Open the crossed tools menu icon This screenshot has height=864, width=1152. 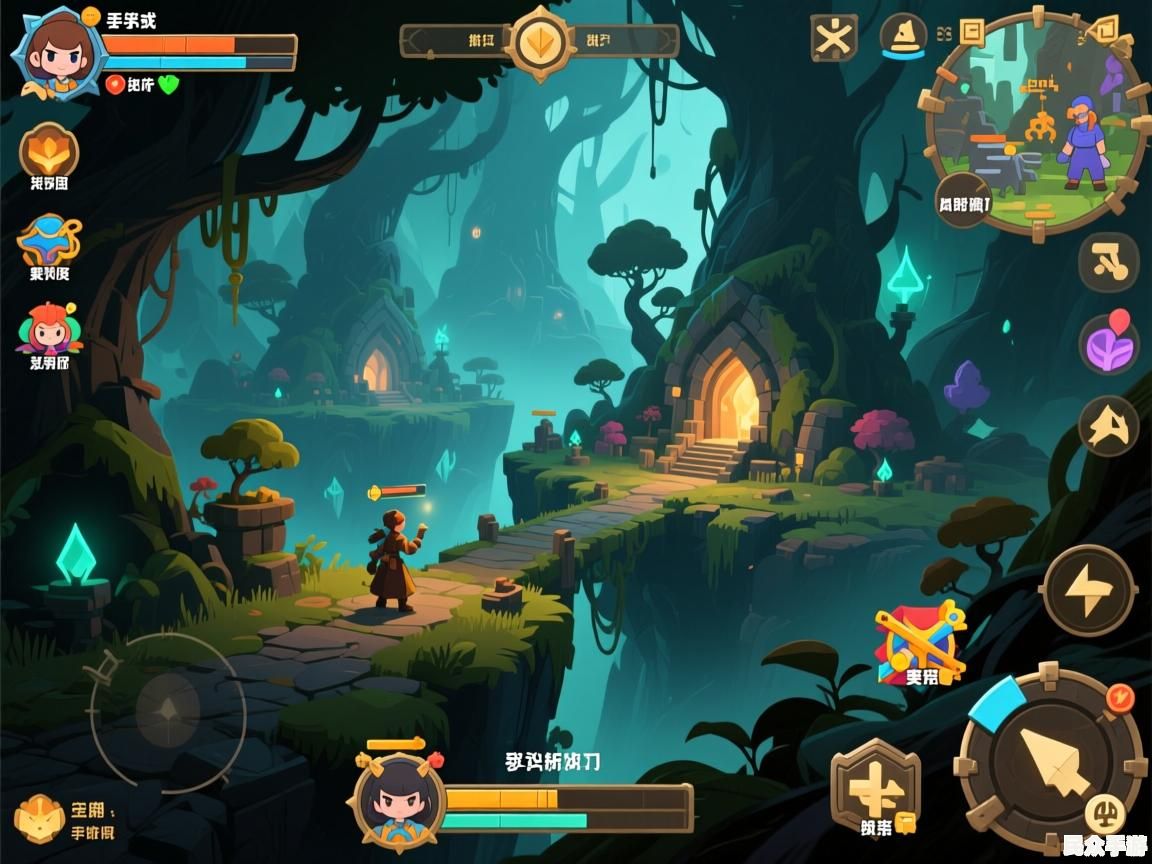point(833,38)
